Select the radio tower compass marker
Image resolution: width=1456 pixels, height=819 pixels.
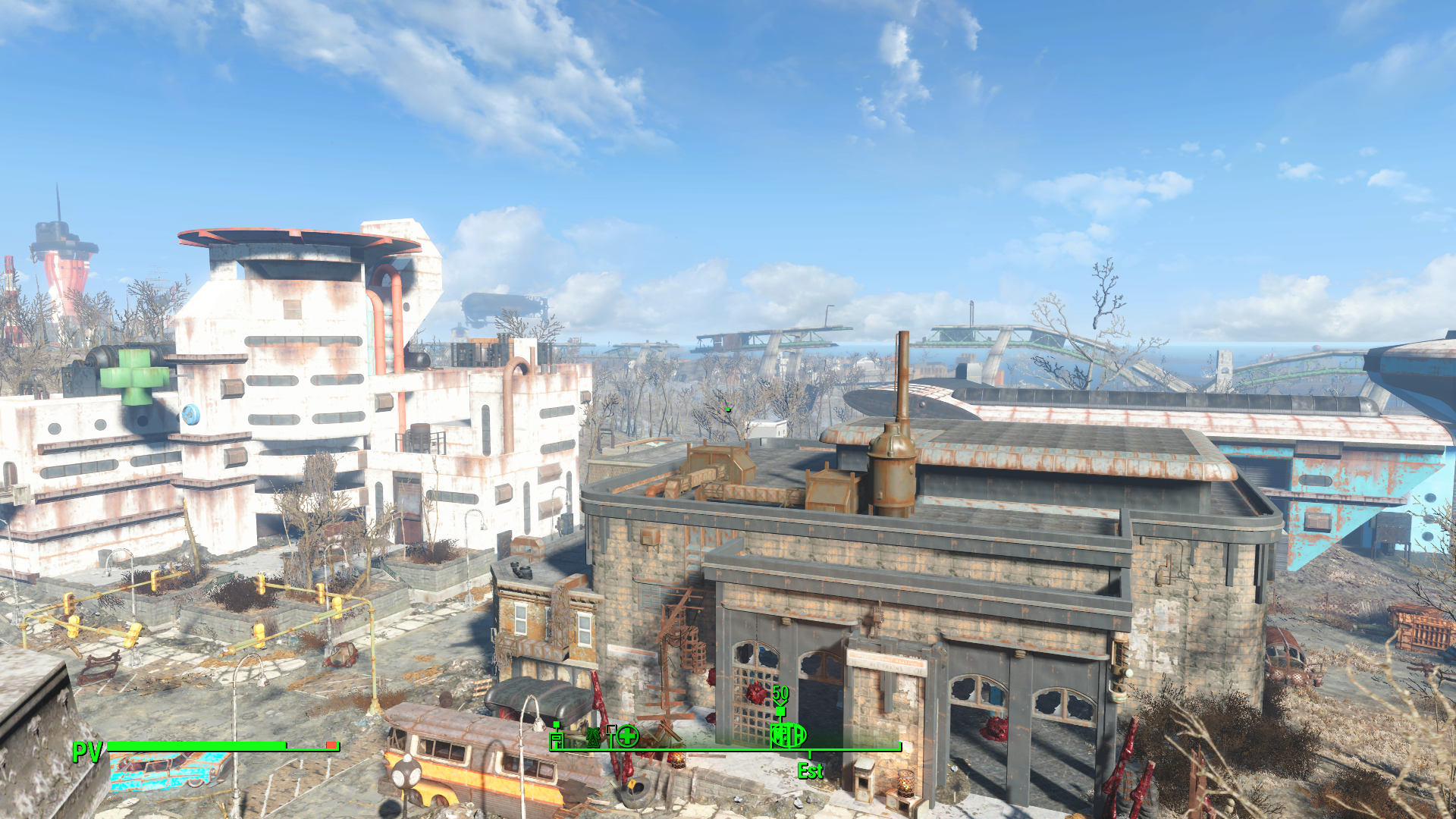click(593, 736)
